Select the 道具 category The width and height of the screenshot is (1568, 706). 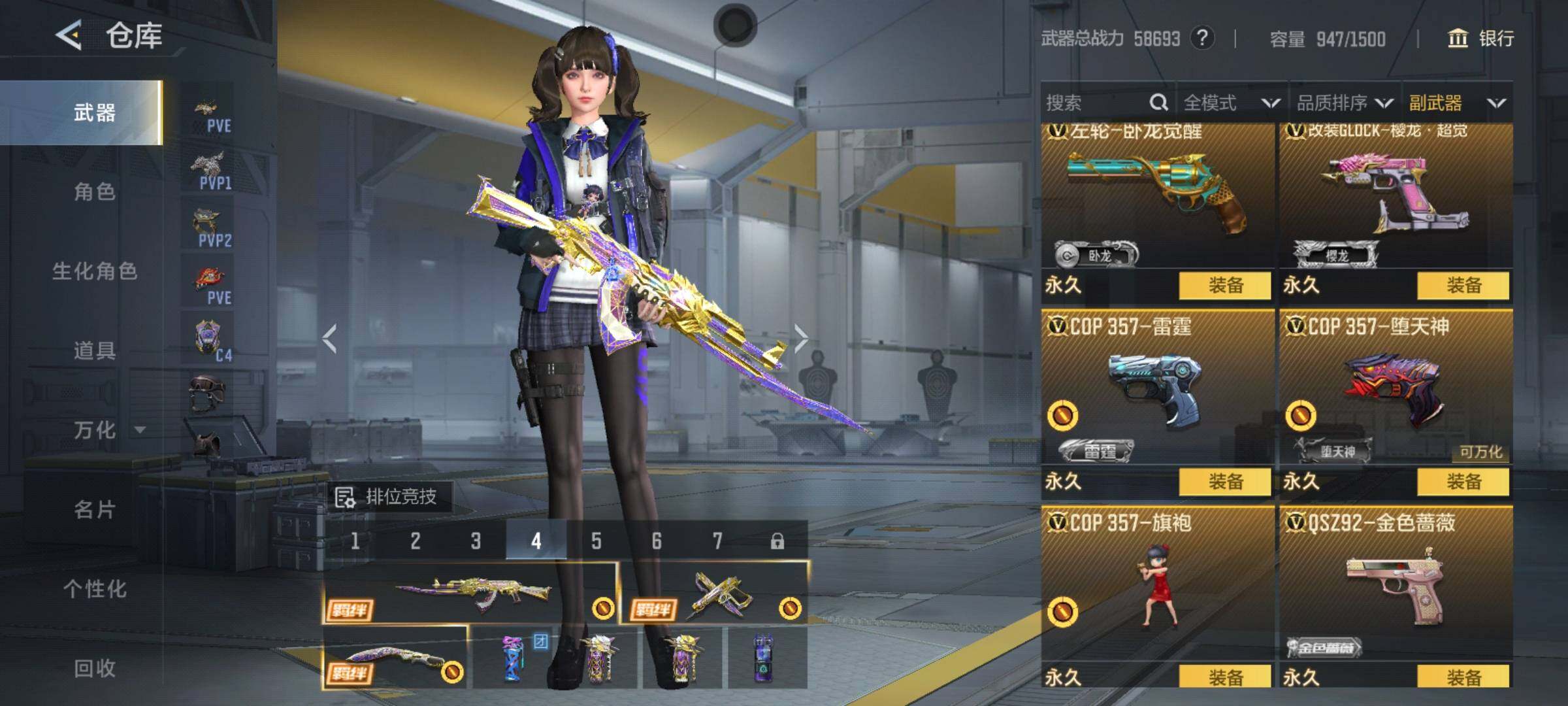click(95, 351)
